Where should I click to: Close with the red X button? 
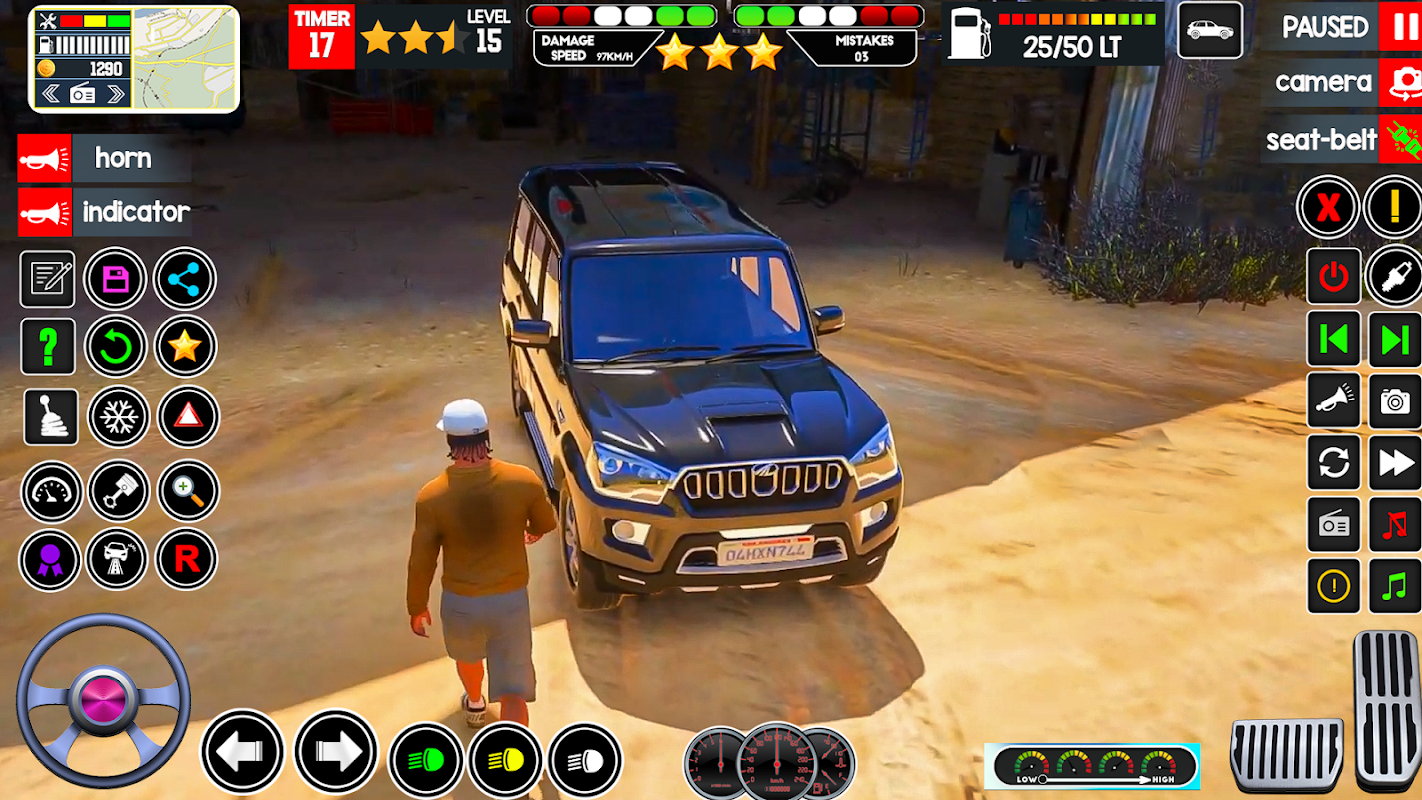[x=1328, y=208]
